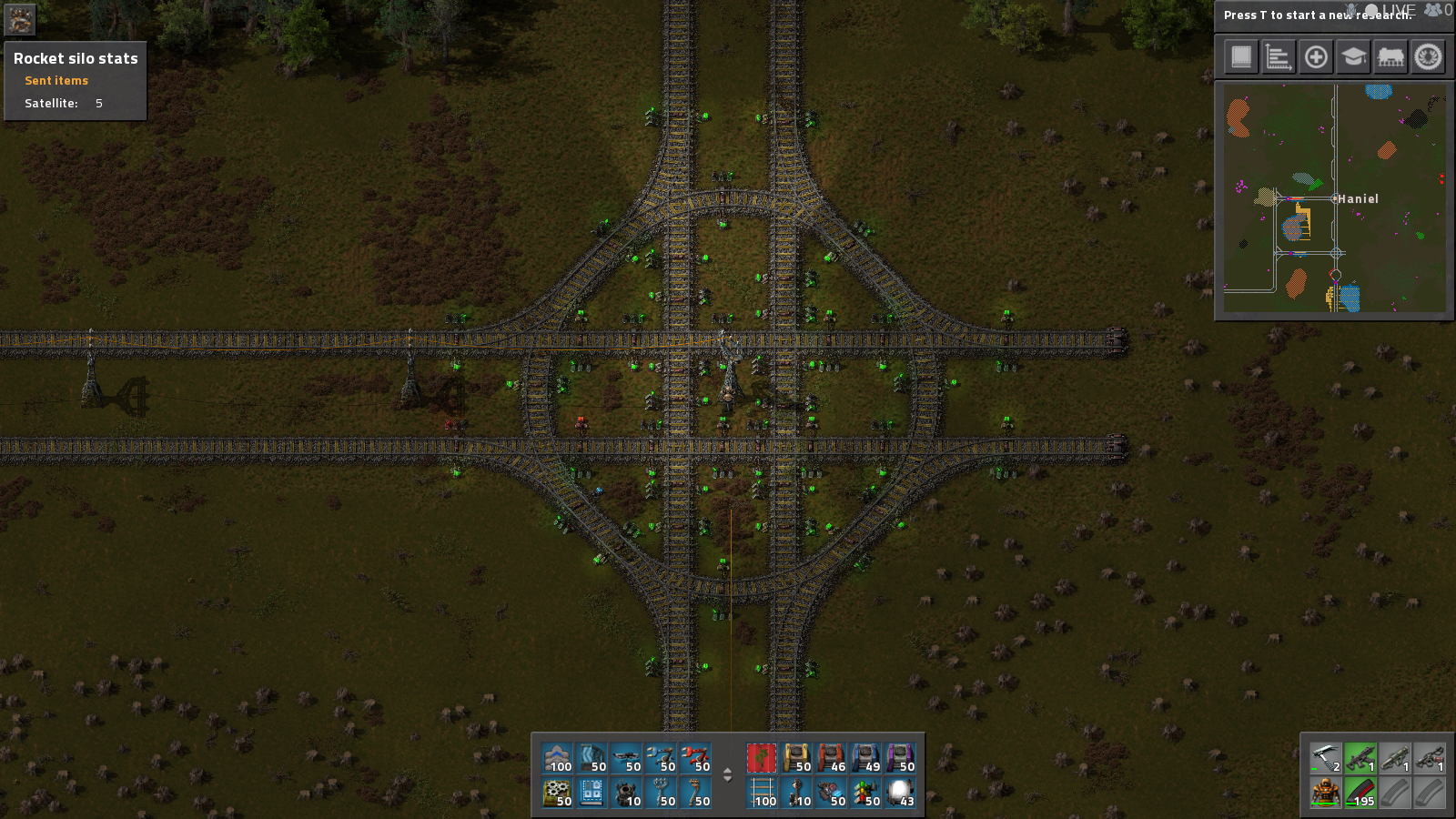Click the circled plus bonuses button
Image resolution: width=1456 pixels, height=819 pixels.
(1316, 57)
